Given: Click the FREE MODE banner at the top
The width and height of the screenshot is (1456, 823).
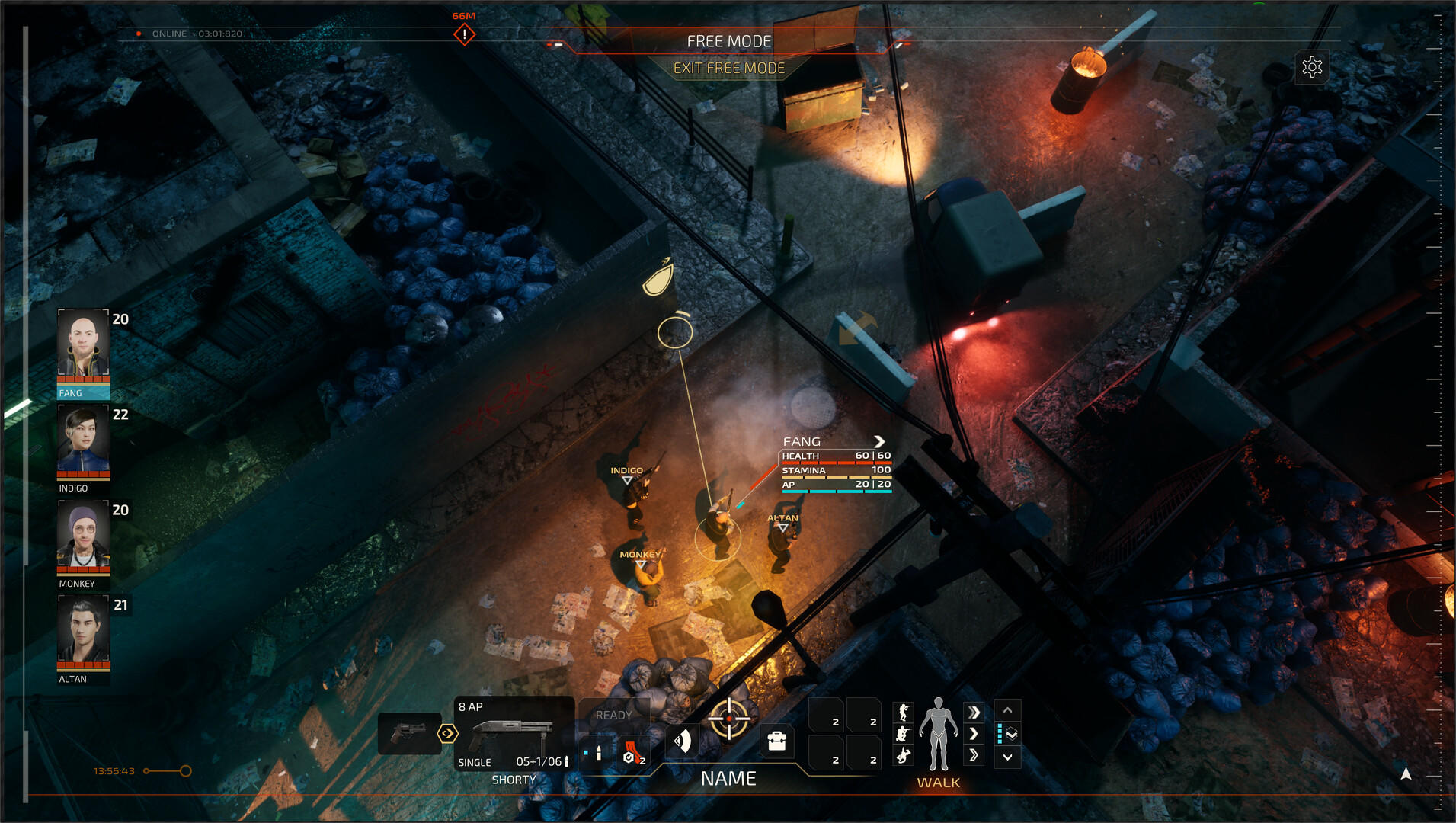Looking at the screenshot, I should tap(729, 42).
